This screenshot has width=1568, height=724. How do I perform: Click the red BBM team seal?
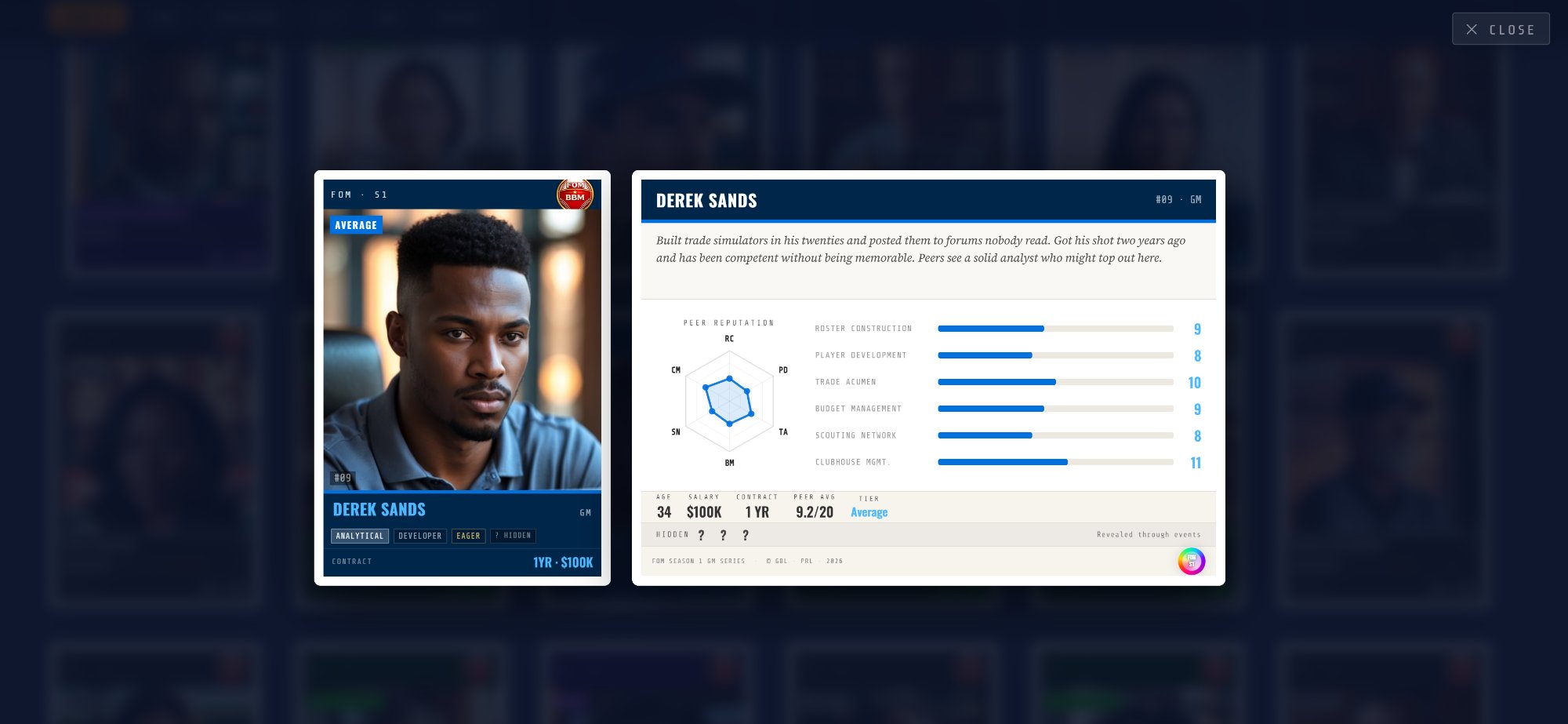pyautogui.click(x=575, y=194)
